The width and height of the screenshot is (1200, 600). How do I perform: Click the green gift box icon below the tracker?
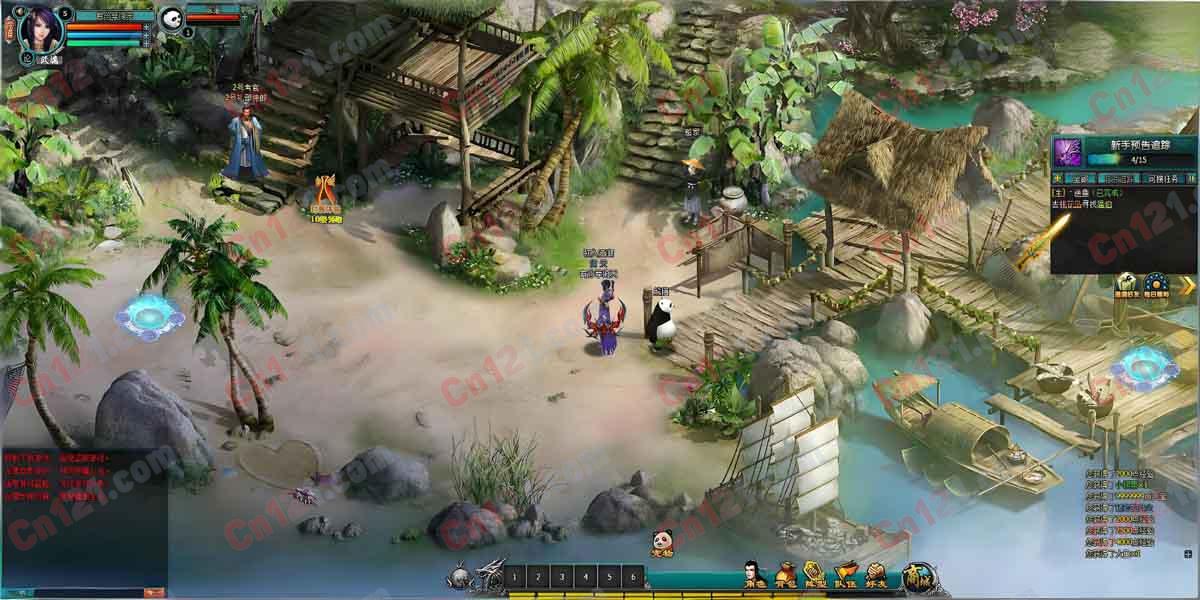click(x=1127, y=283)
